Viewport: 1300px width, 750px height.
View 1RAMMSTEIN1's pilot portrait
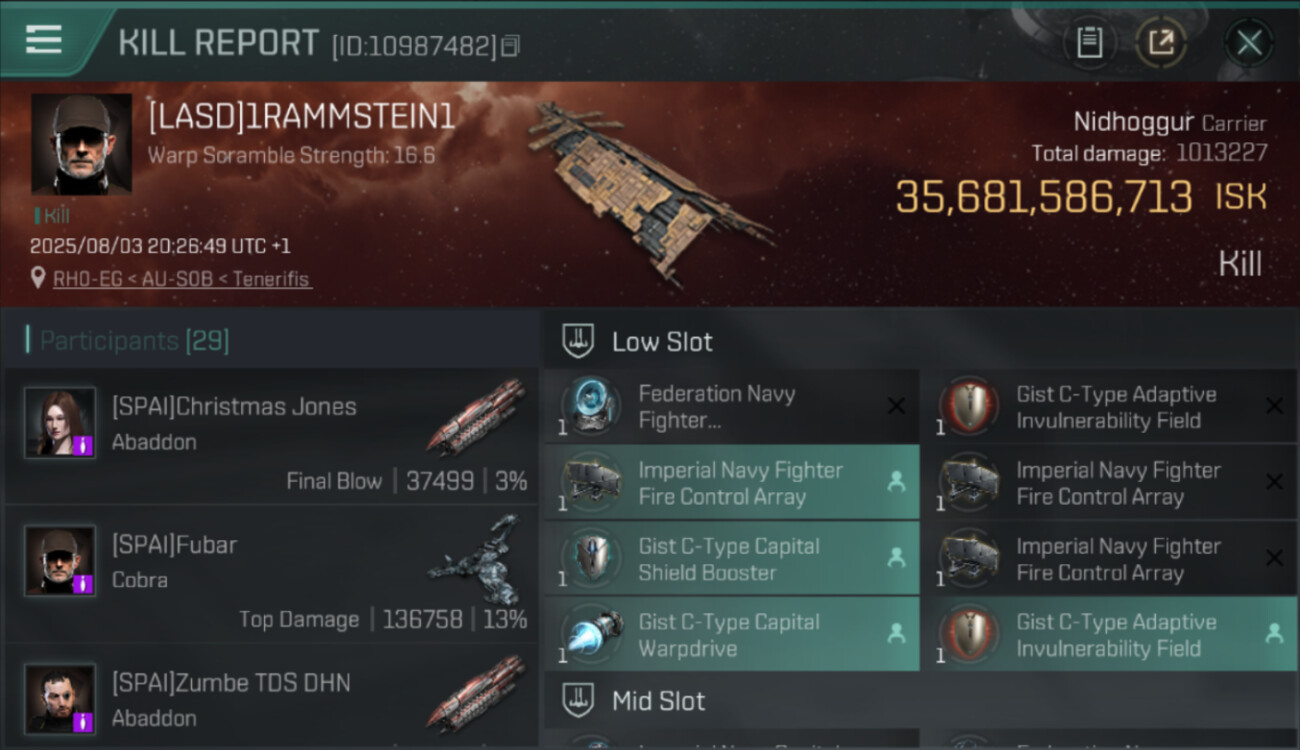[81, 144]
